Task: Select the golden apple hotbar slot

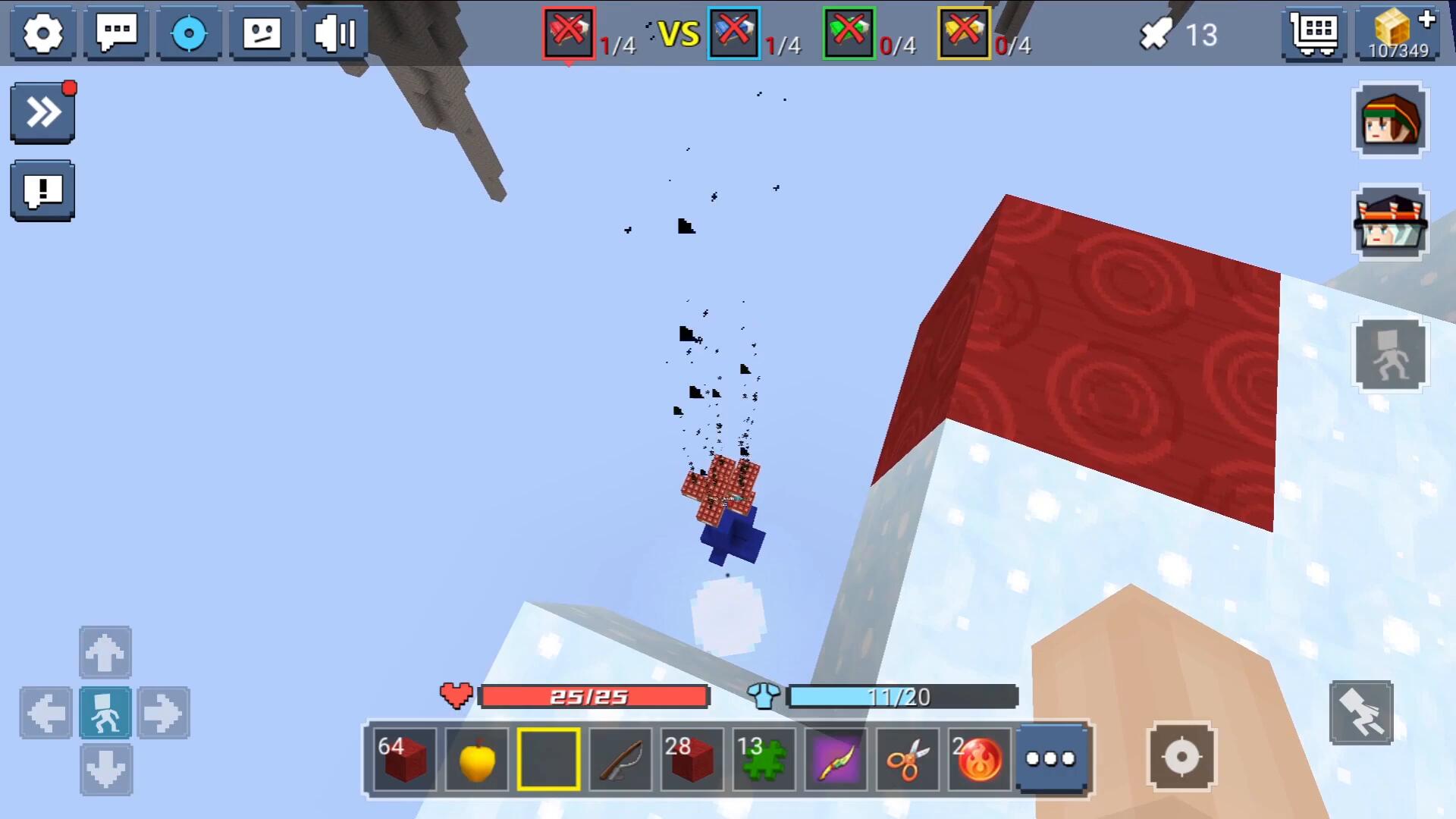Action: 477,759
